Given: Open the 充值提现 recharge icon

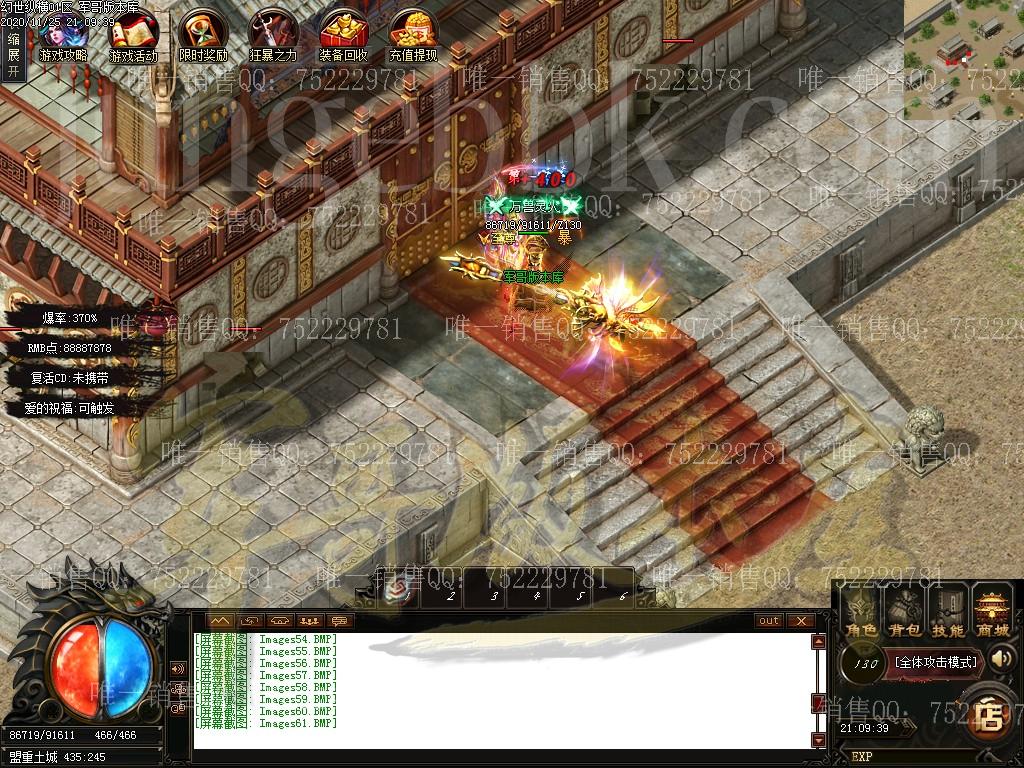Looking at the screenshot, I should 413,36.
